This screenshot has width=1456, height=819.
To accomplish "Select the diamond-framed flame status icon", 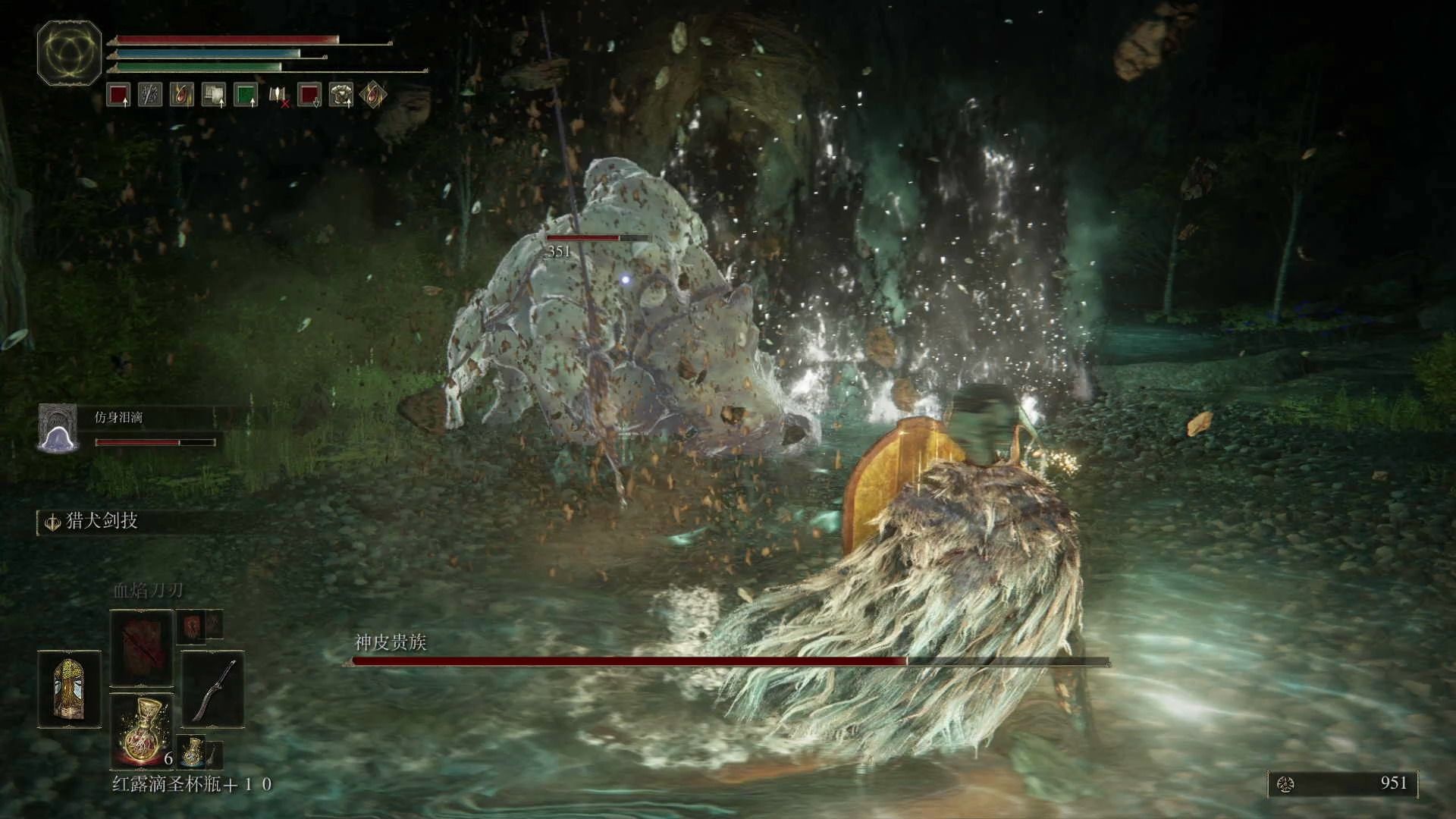I will (x=373, y=96).
